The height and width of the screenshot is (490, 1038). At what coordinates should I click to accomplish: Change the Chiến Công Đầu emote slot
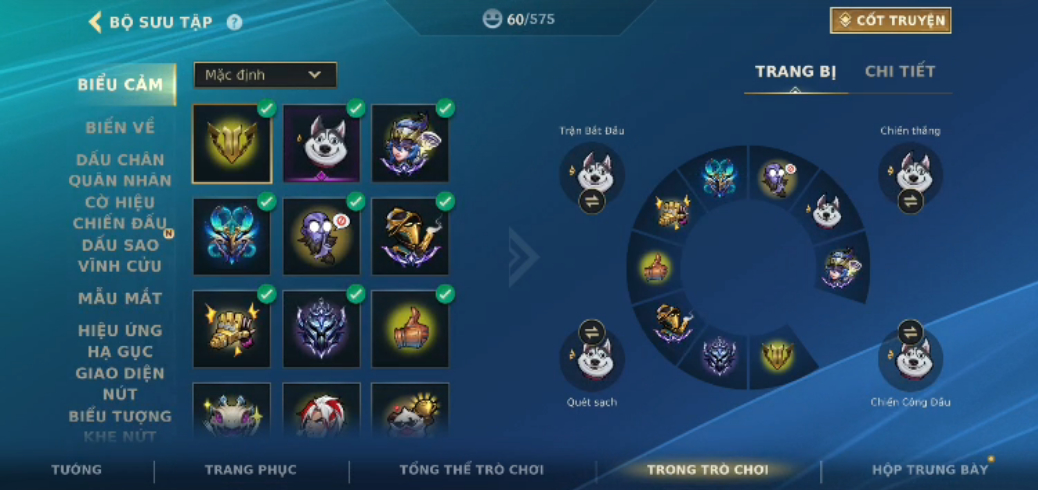(910, 332)
